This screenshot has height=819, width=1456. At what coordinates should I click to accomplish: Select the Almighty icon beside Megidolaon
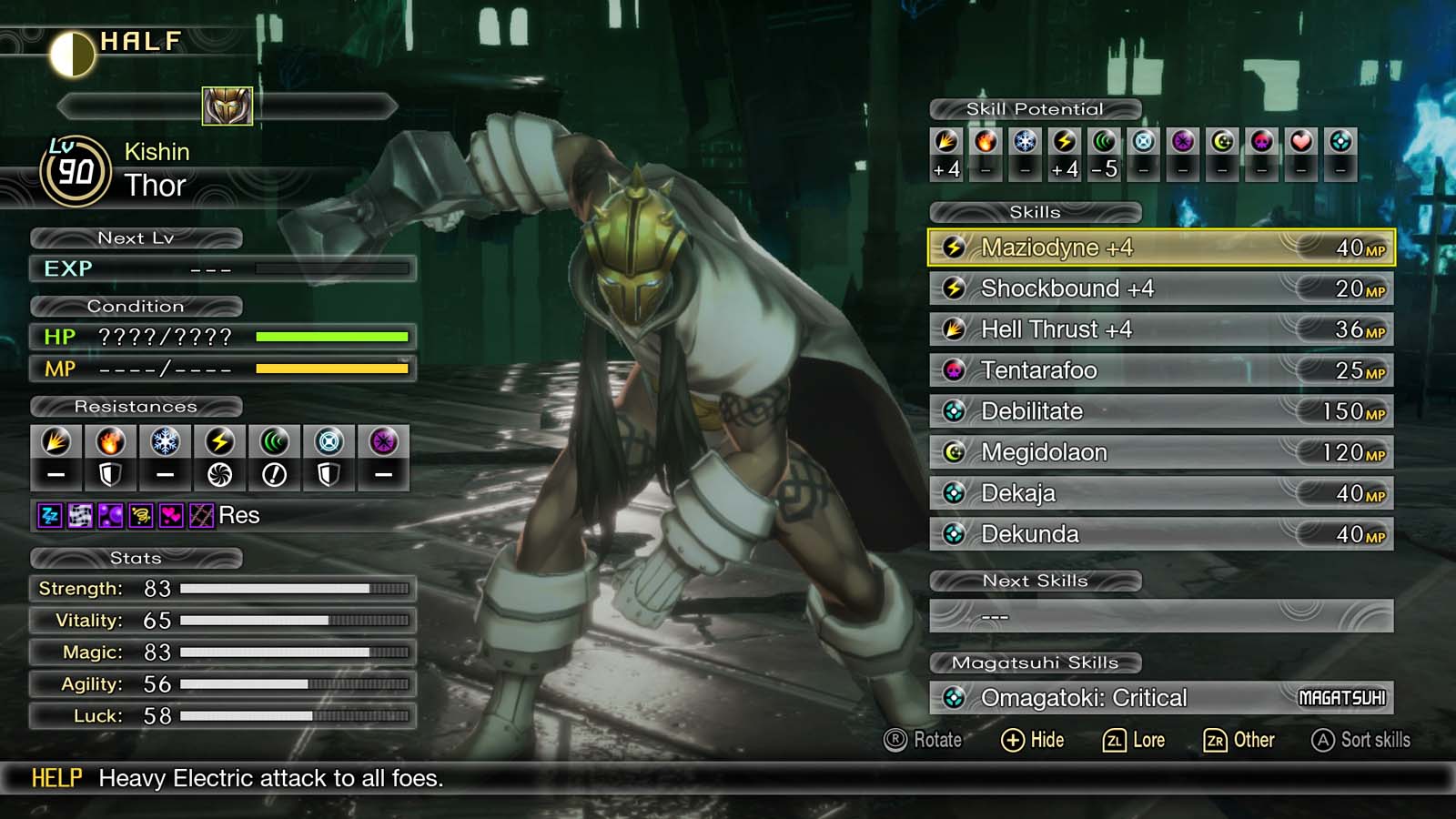click(x=954, y=452)
